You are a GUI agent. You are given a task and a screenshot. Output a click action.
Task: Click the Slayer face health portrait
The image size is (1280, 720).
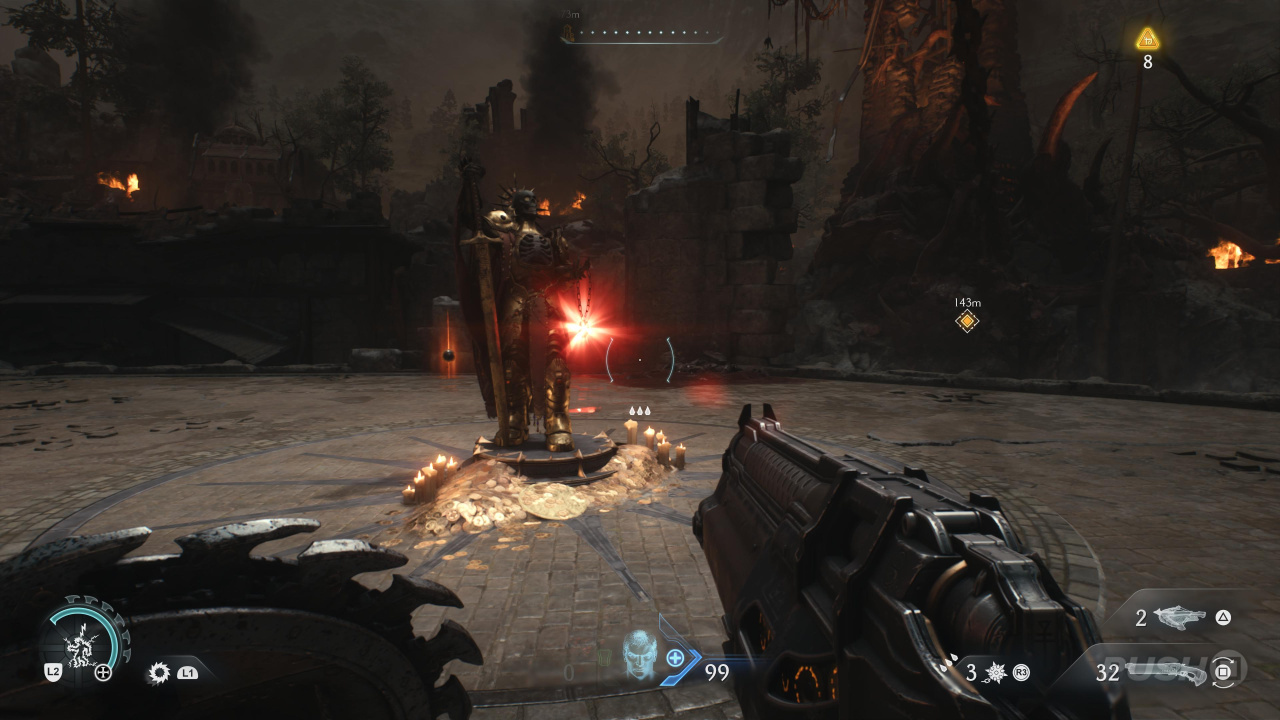click(x=640, y=656)
